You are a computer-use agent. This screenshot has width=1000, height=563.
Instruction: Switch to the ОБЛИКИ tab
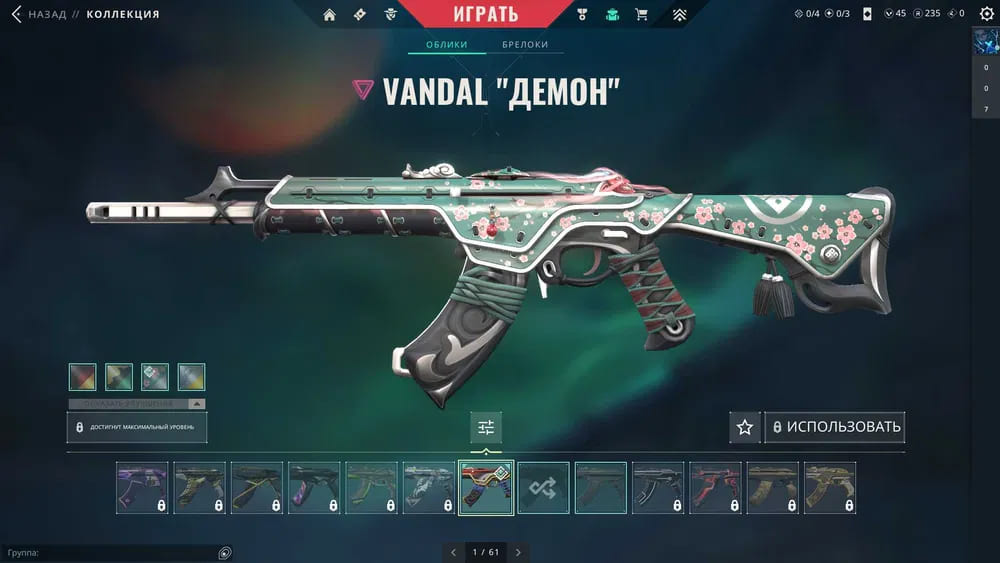(447, 46)
